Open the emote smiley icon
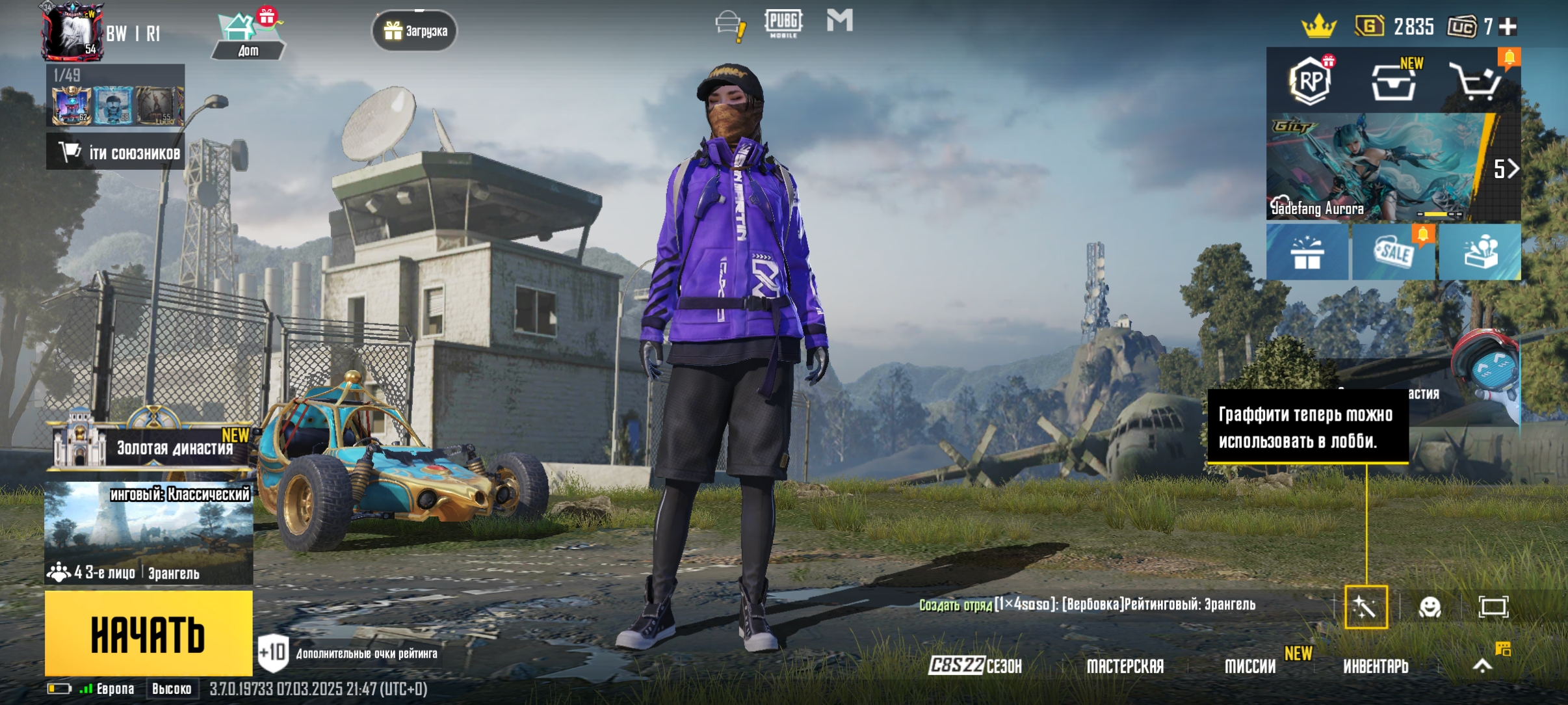The image size is (1568, 705). (1430, 607)
